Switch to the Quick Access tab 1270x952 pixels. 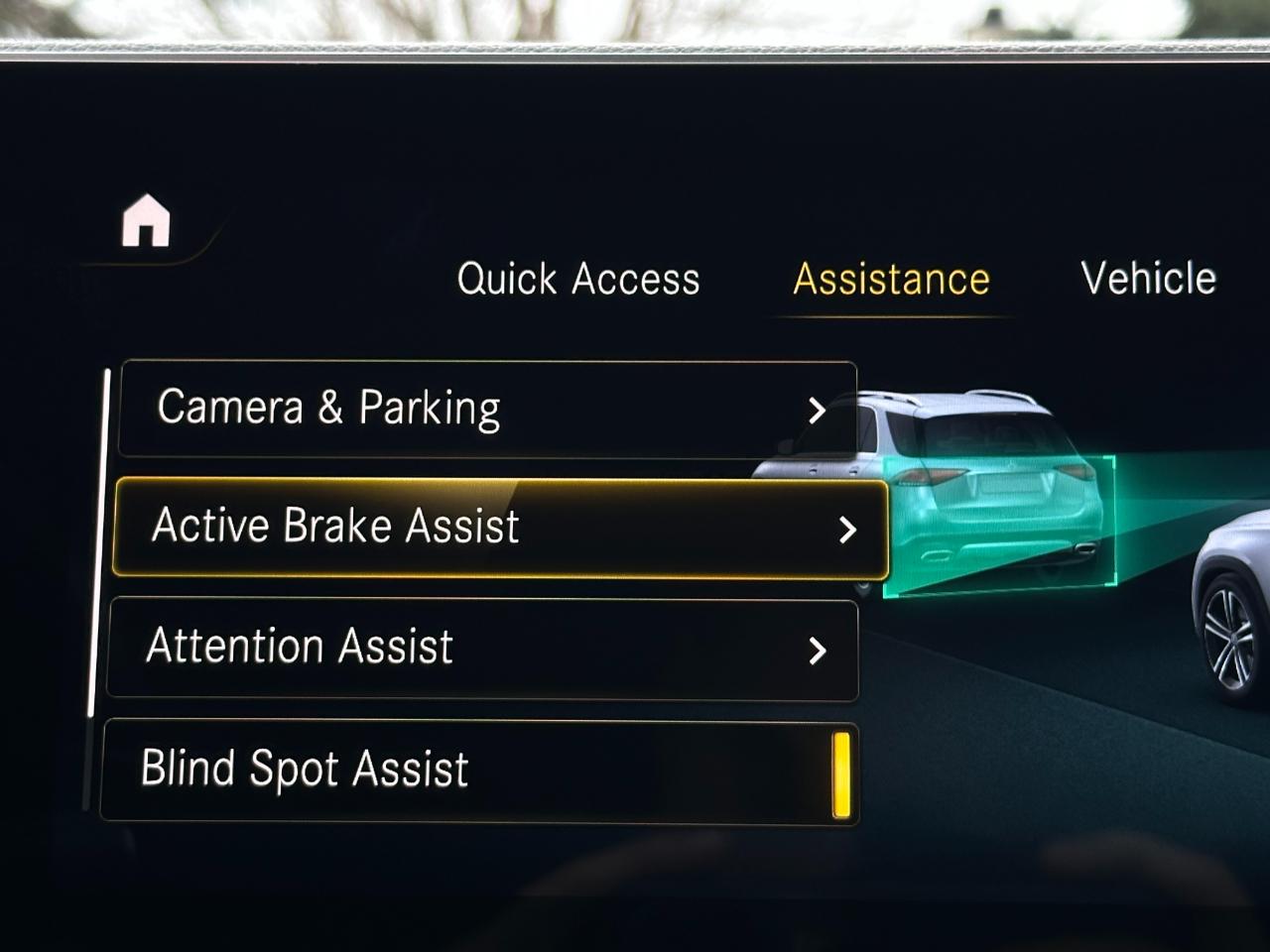click(x=578, y=279)
